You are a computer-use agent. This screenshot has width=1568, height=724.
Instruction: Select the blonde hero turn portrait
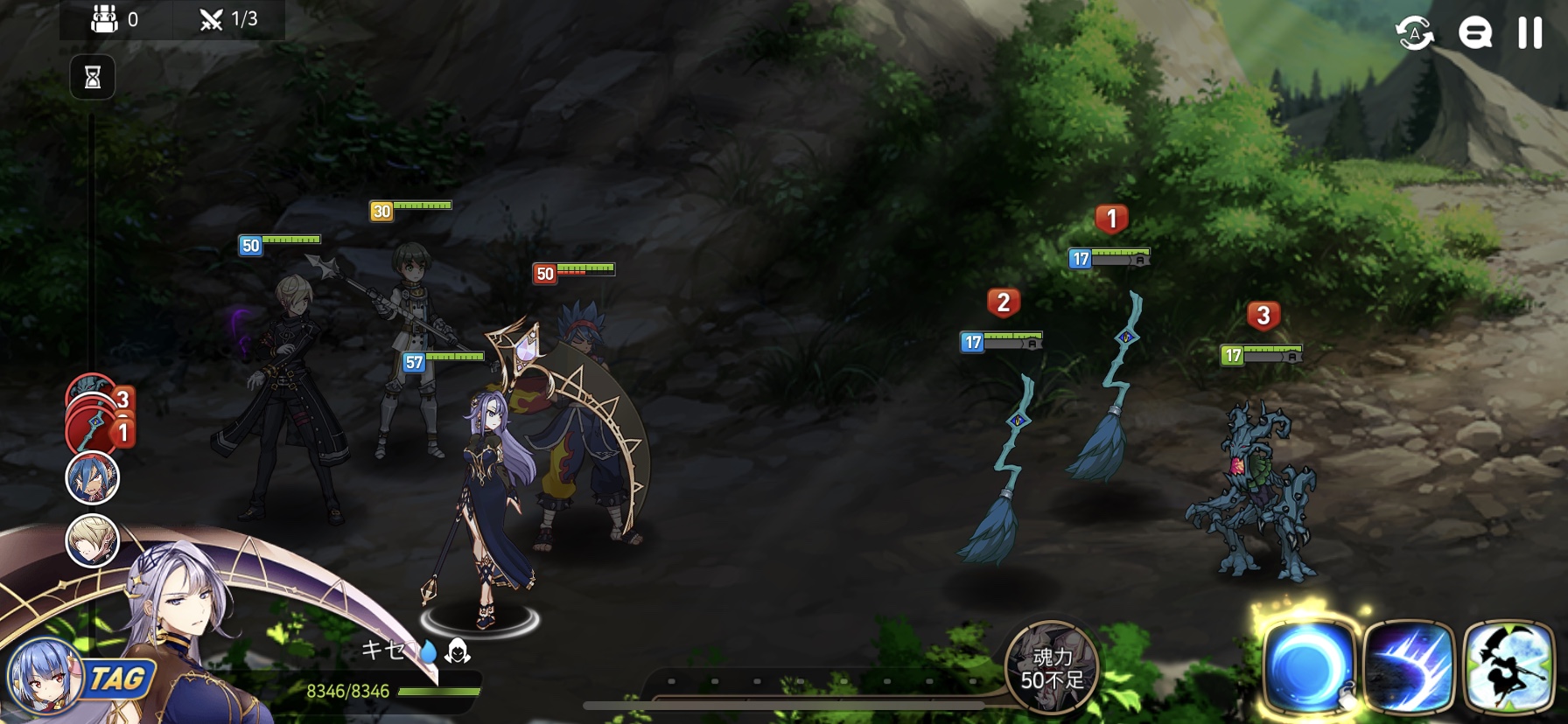click(x=93, y=541)
